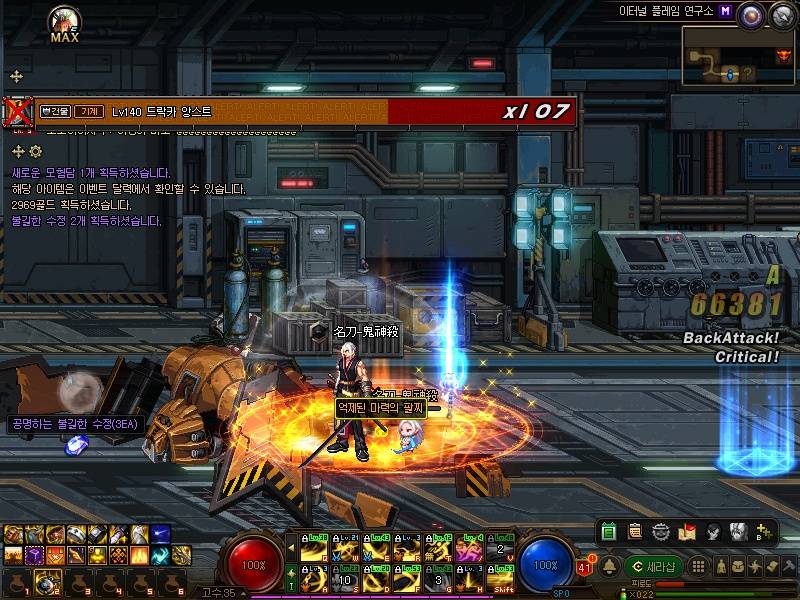The image size is (800, 600).
Task: Open the green calendar event icon
Action: [609, 531]
